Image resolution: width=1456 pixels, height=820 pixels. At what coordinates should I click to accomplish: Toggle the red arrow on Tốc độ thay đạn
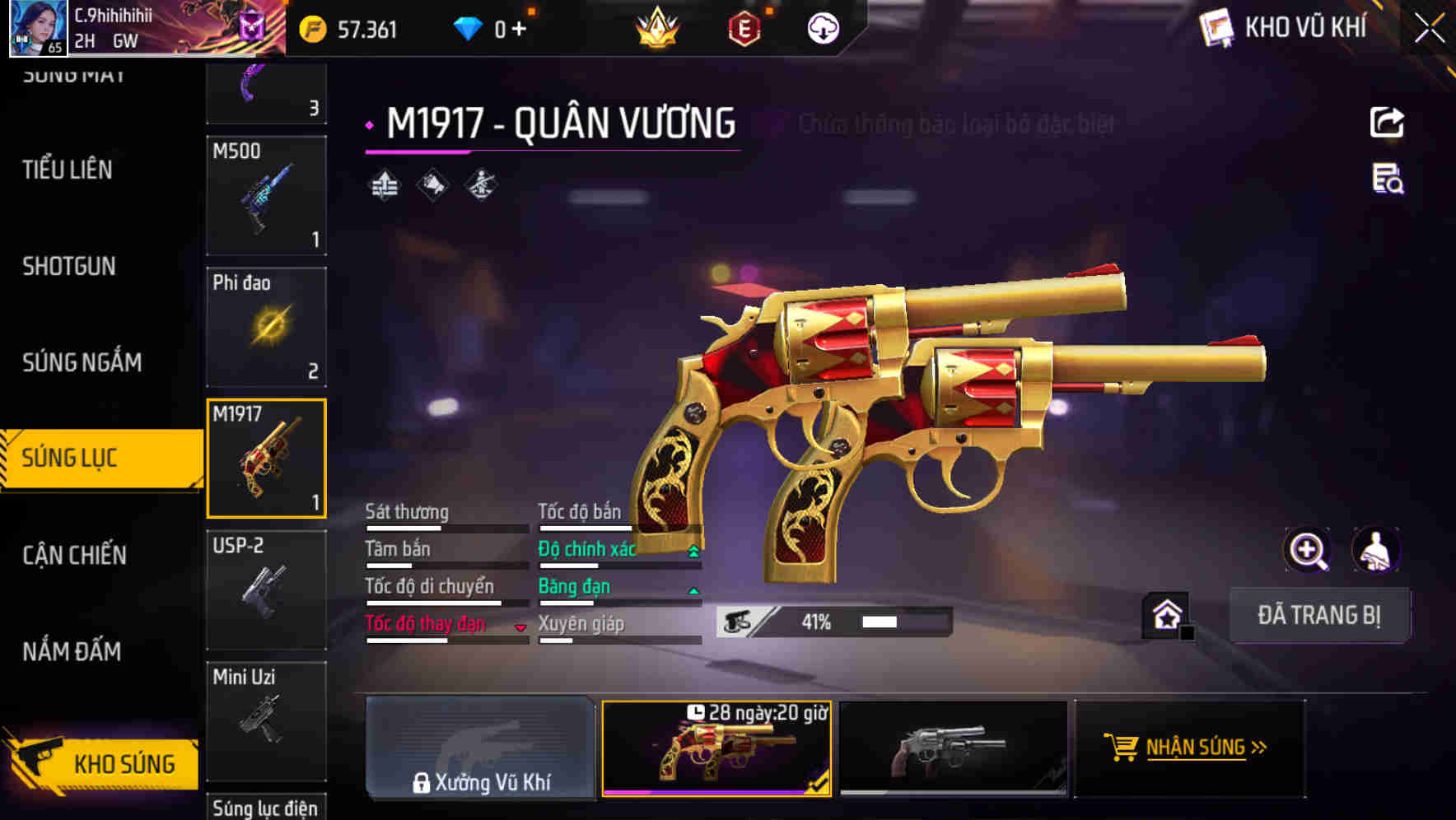tap(520, 626)
